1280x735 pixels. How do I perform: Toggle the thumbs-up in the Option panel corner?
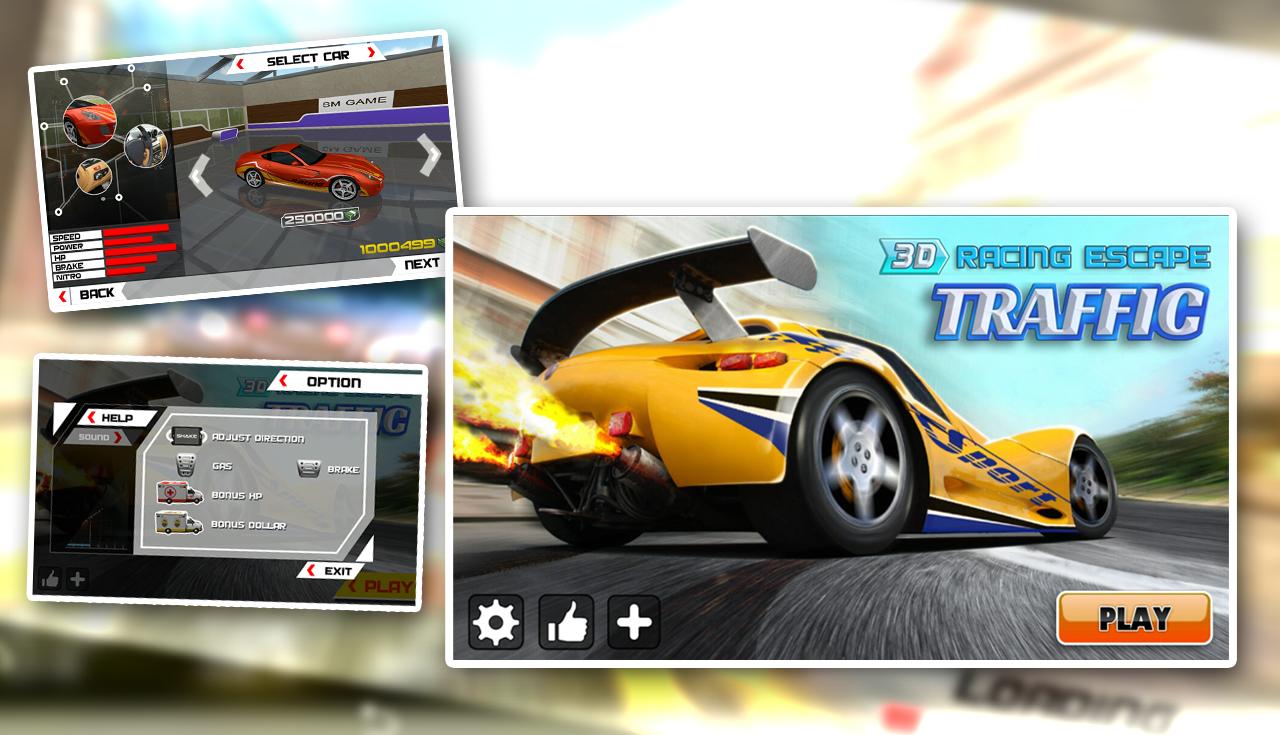(x=51, y=580)
